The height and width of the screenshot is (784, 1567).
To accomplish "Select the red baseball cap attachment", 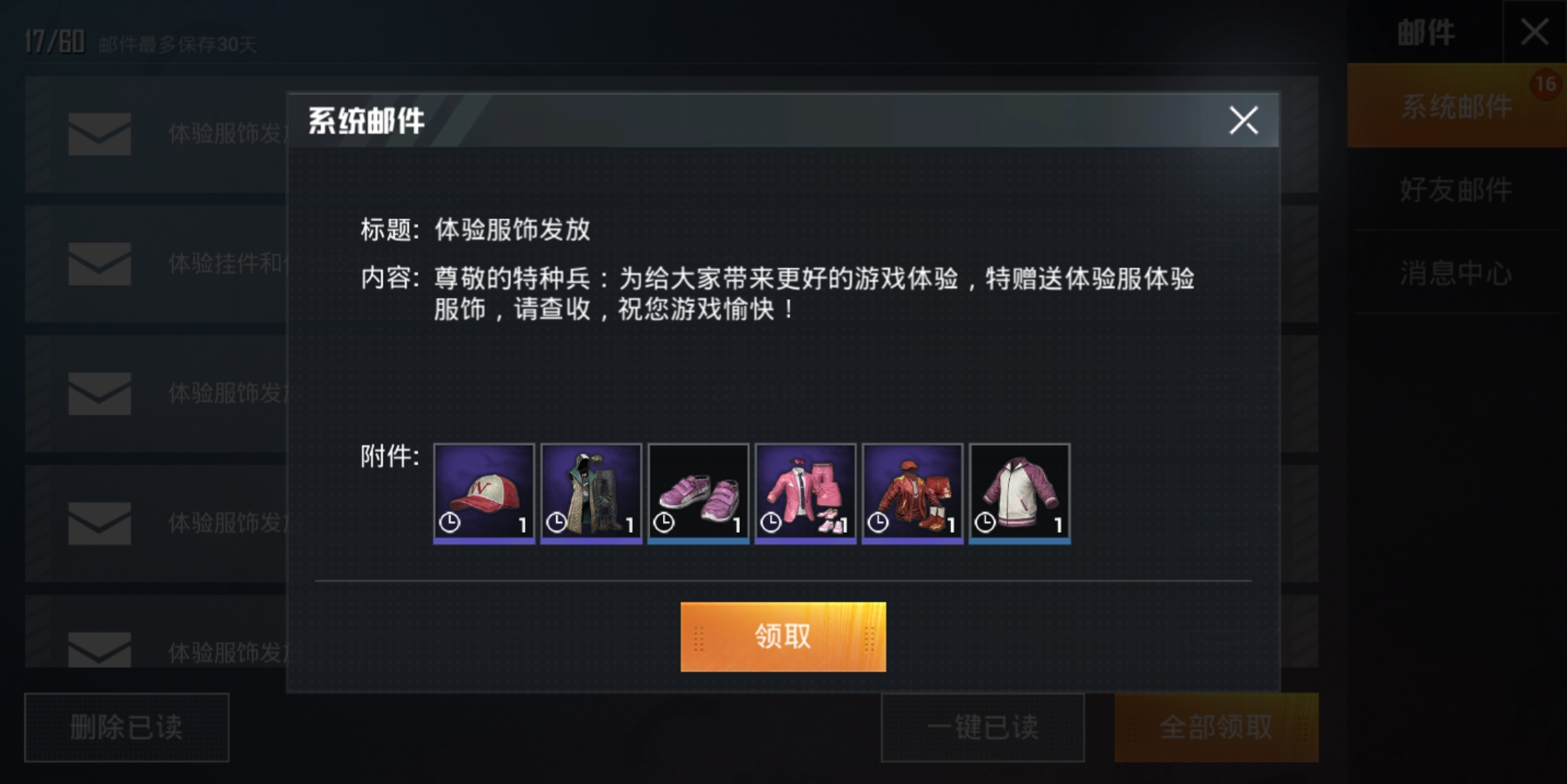I will (x=483, y=494).
